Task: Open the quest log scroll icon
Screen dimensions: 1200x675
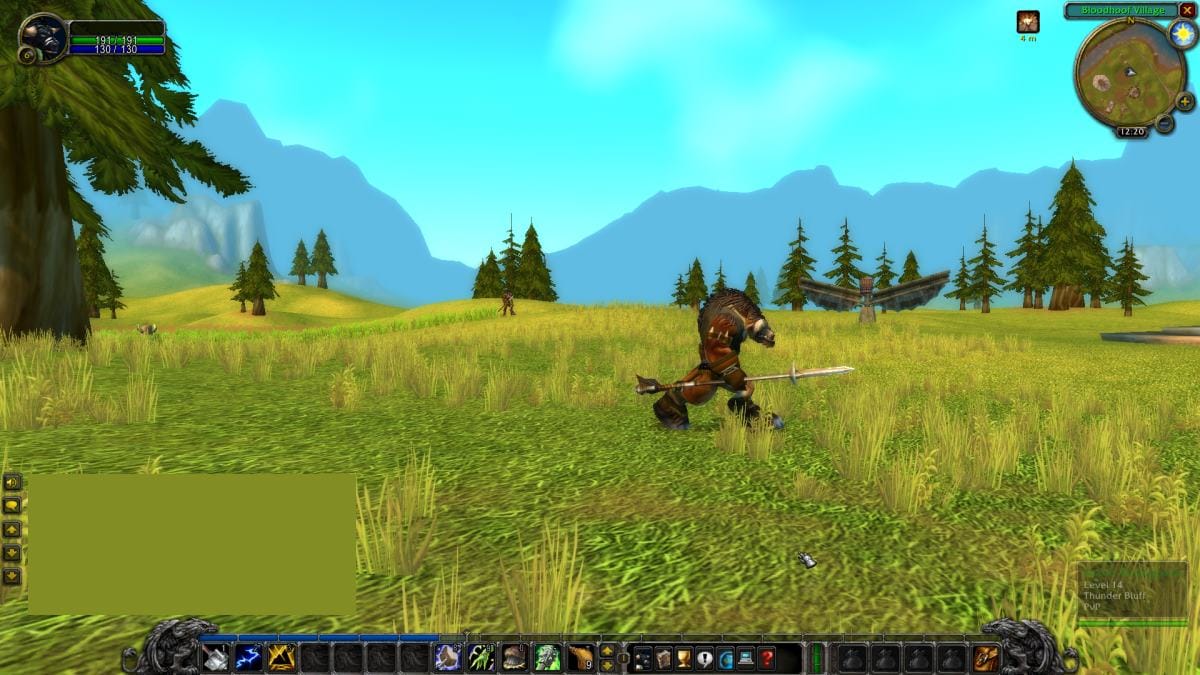Action: (x=663, y=658)
